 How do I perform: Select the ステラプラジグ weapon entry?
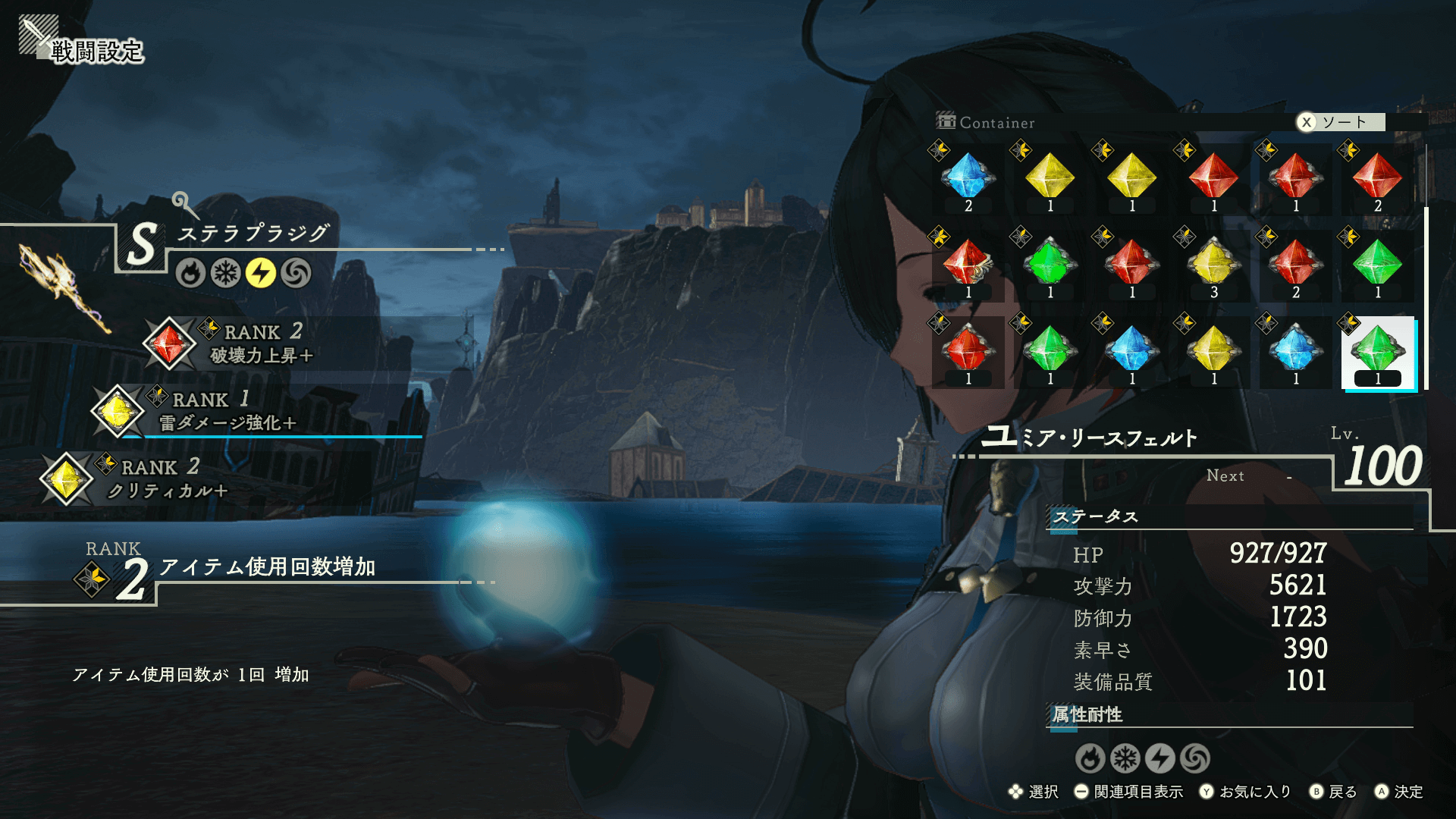click(254, 234)
